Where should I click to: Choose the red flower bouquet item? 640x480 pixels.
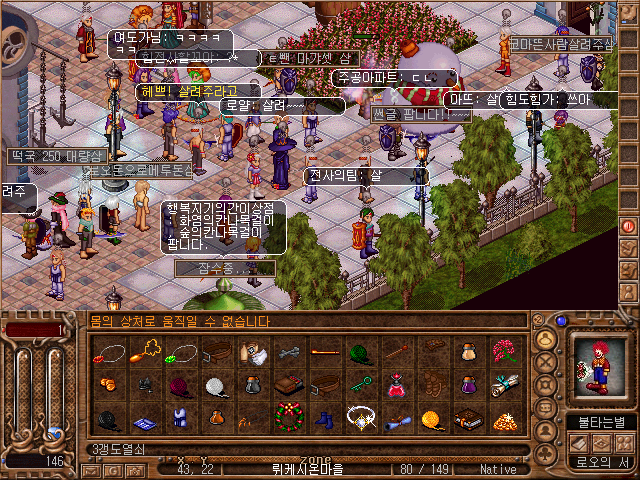[500, 352]
